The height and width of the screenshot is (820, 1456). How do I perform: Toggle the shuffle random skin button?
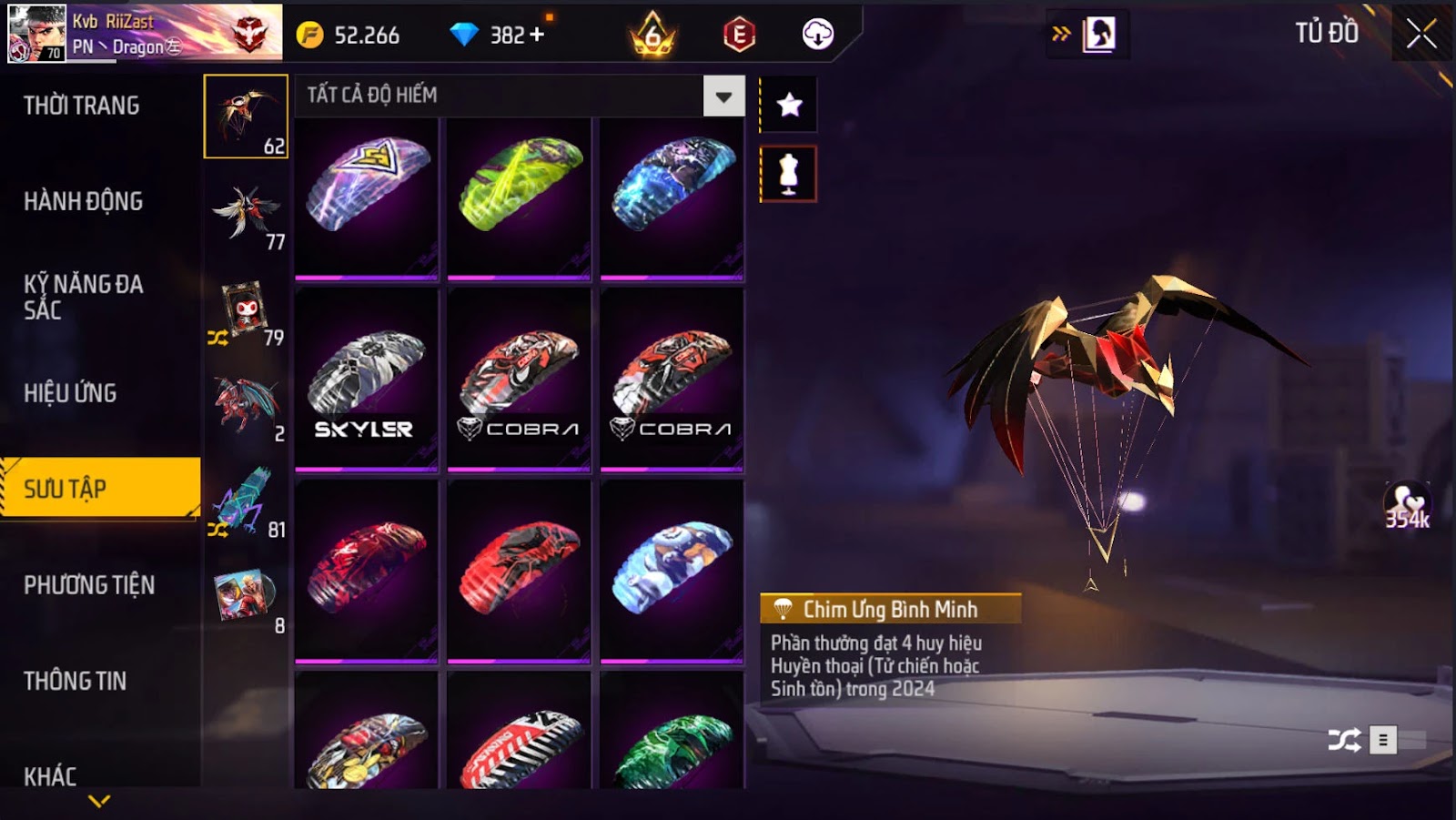pos(1345,740)
